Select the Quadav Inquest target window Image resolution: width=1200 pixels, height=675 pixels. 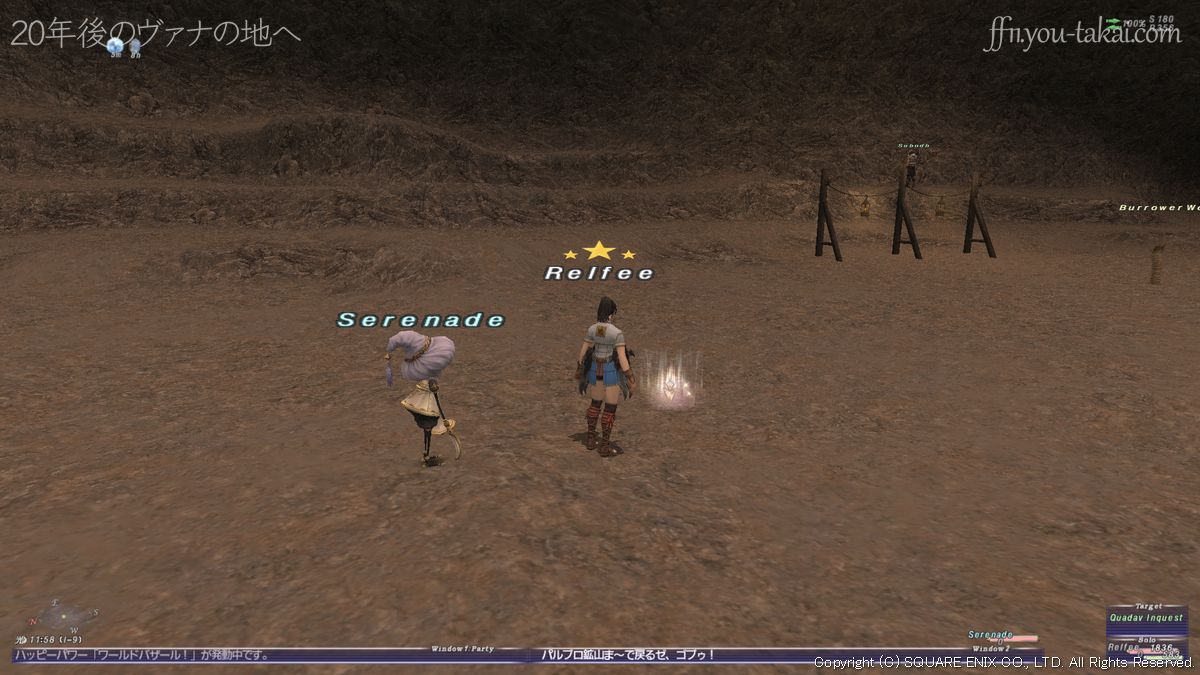coord(1147,617)
